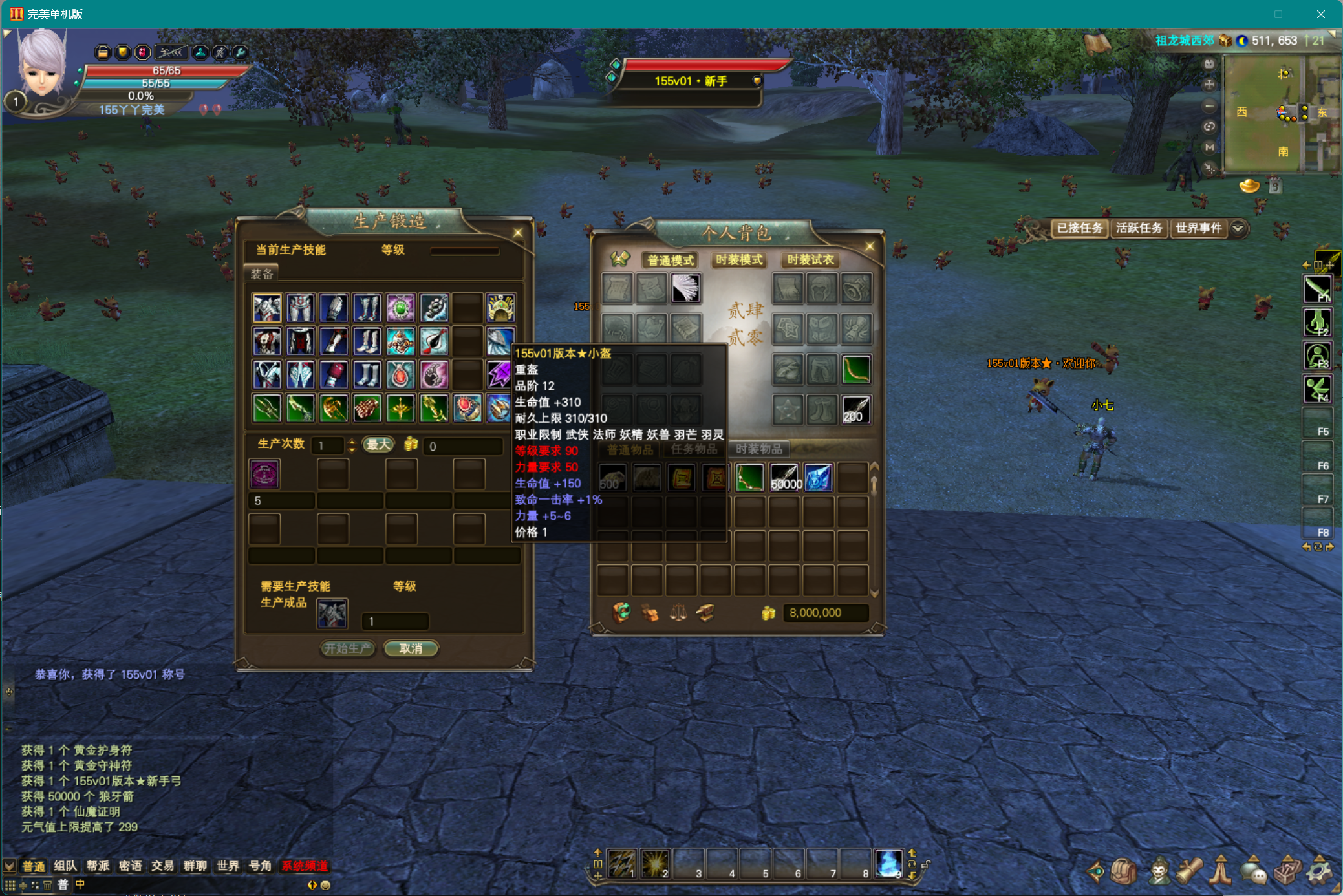This screenshot has height=896, width=1343.
Task: Open the 活跃任务 quest tab
Action: pos(1139,228)
